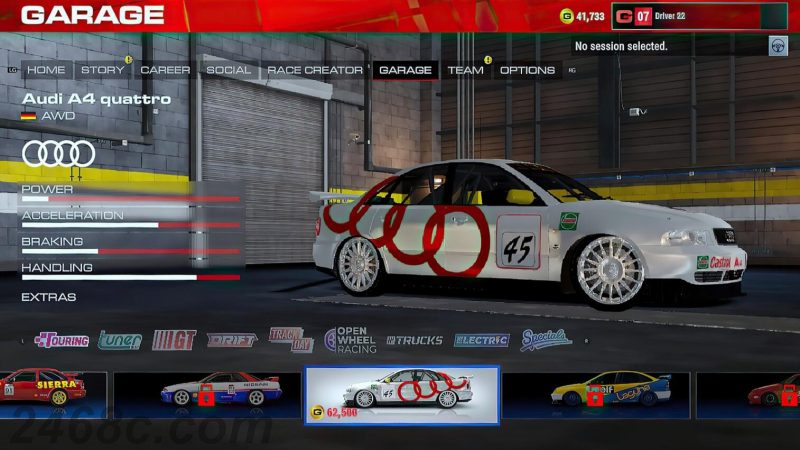Switch to the Story tab
Screen dimensions: 800x450
click(x=102, y=70)
